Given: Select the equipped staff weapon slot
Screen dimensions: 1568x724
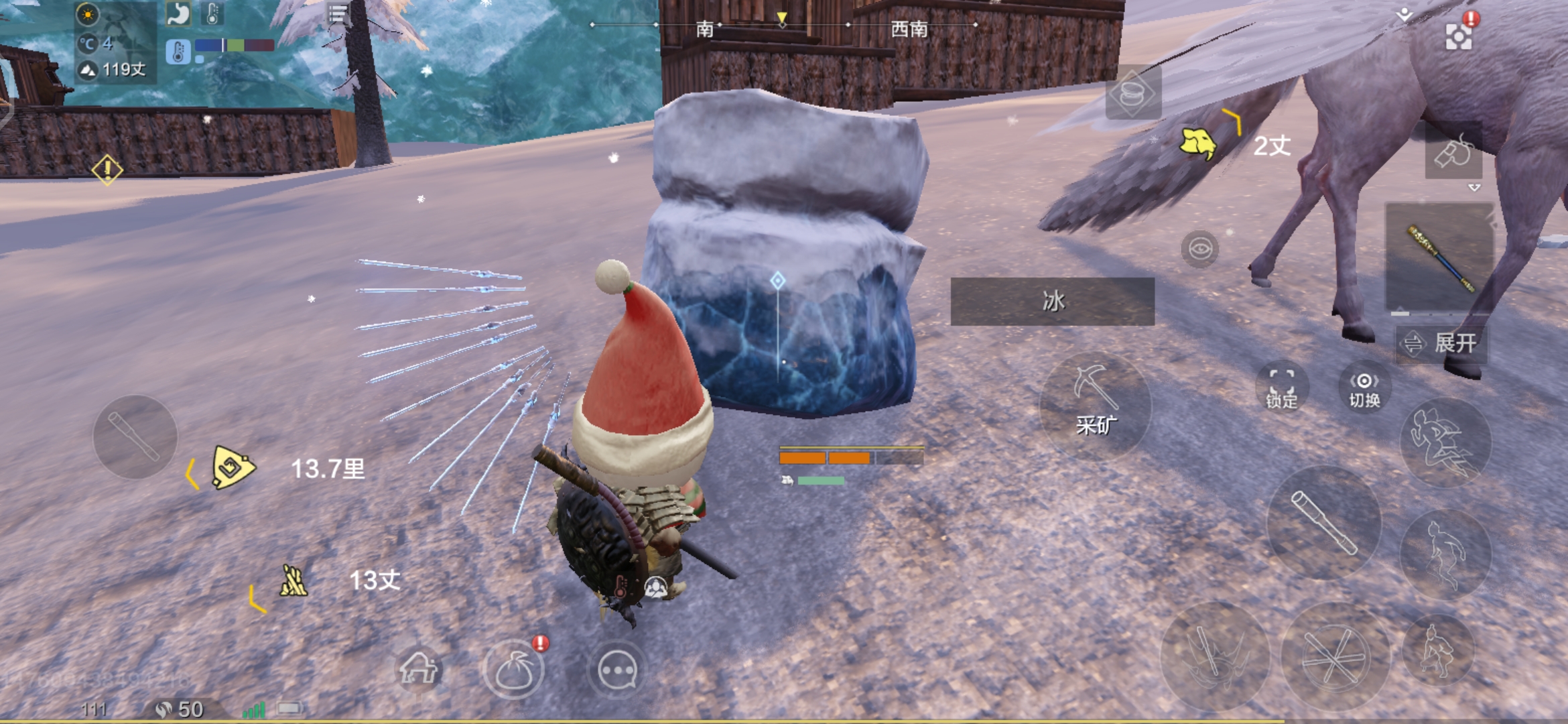Looking at the screenshot, I should click(x=1439, y=258).
